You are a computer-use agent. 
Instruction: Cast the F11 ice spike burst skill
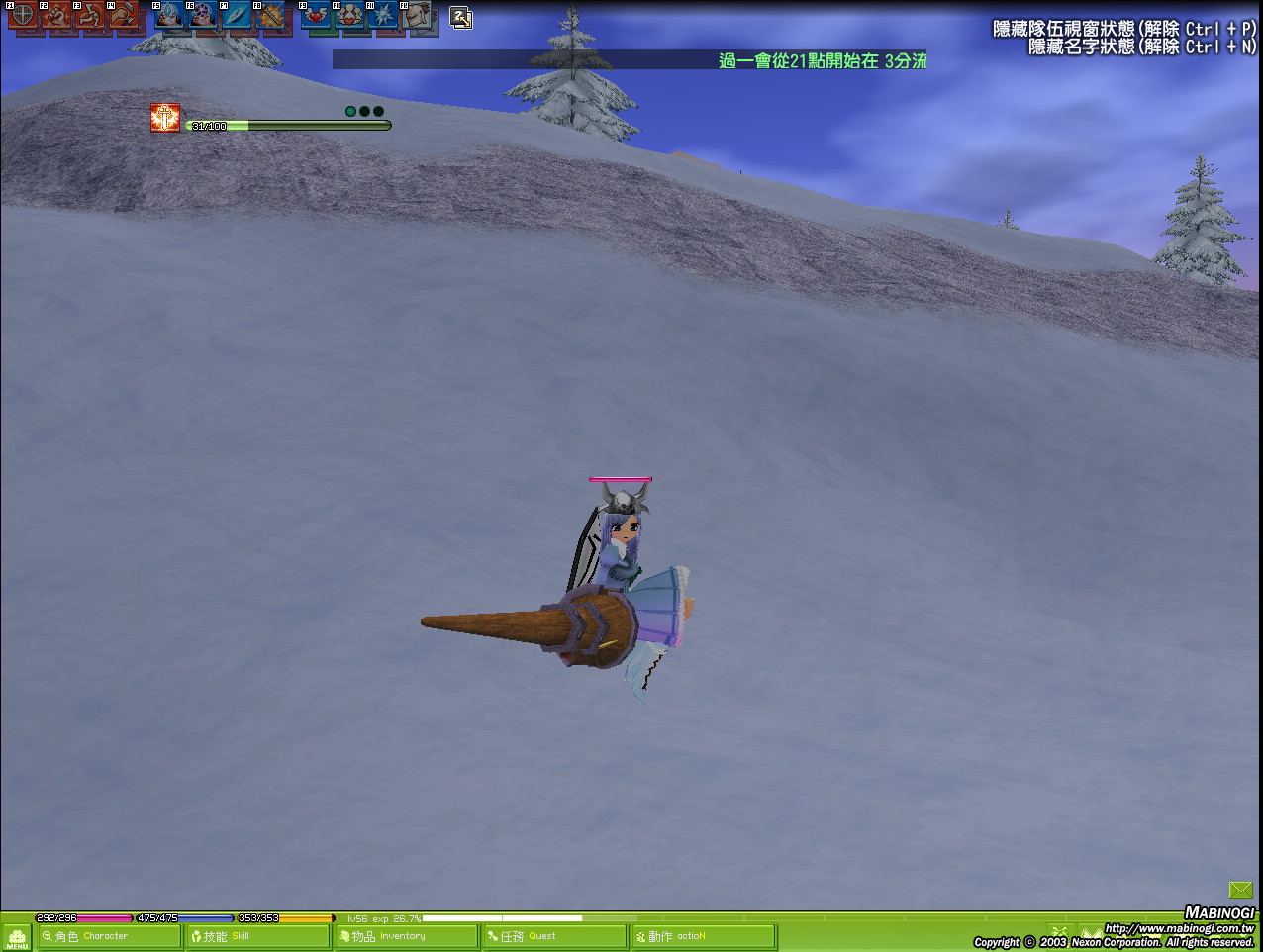point(384,16)
